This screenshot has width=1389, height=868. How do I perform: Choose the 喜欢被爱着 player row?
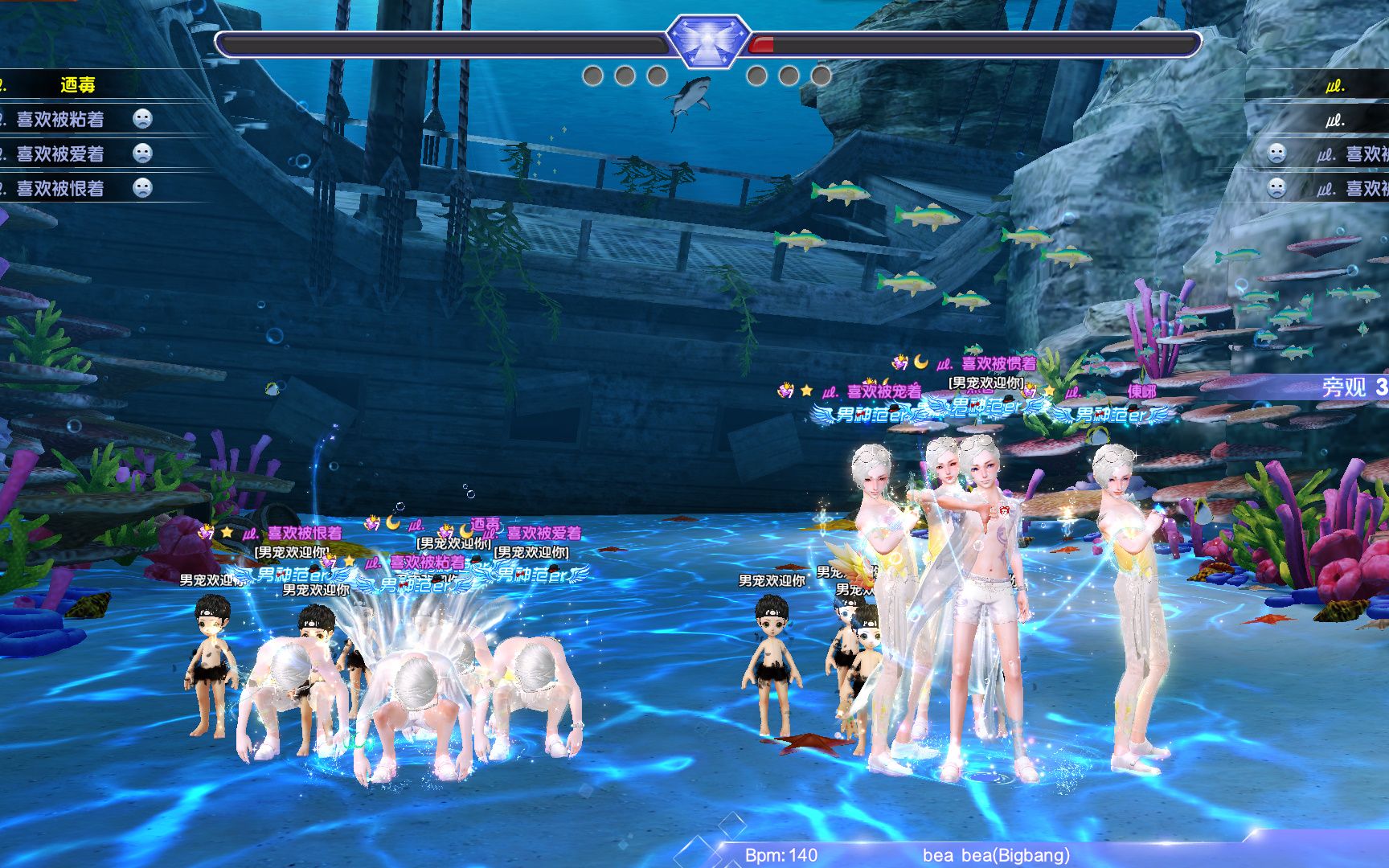[61, 154]
